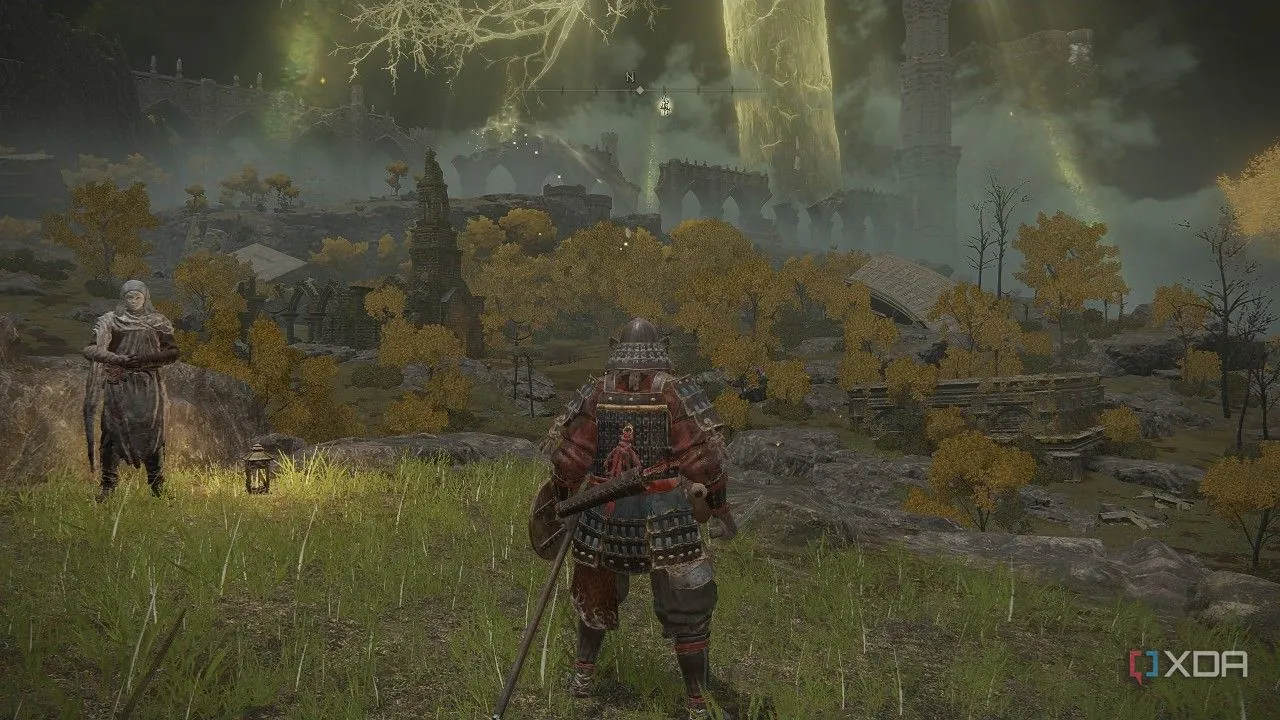Image resolution: width=1280 pixels, height=720 pixels.
Task: Select the north diamond on the compass bar
Action: coord(640,90)
